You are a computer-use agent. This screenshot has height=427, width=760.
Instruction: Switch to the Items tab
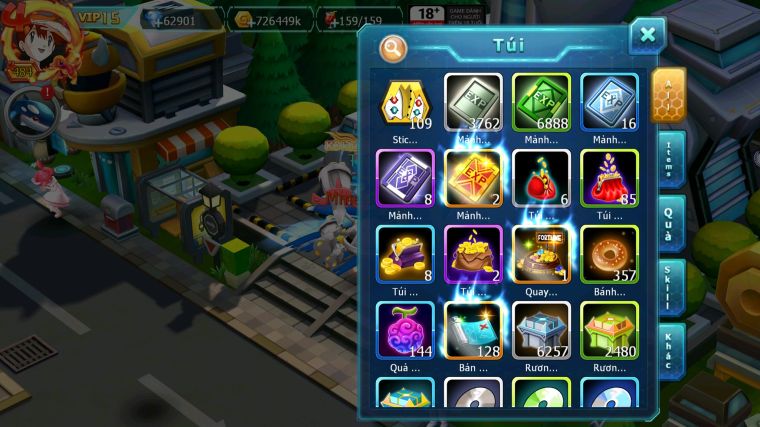click(x=668, y=158)
